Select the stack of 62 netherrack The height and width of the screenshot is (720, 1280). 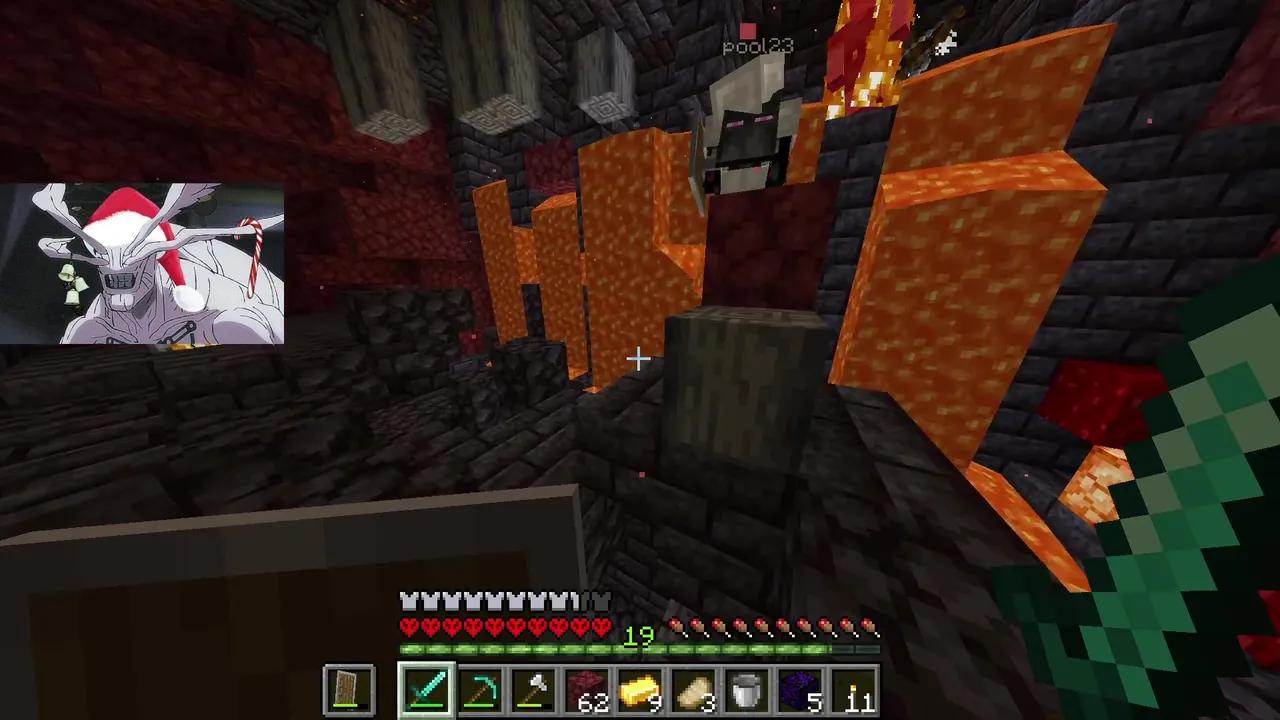[588, 688]
